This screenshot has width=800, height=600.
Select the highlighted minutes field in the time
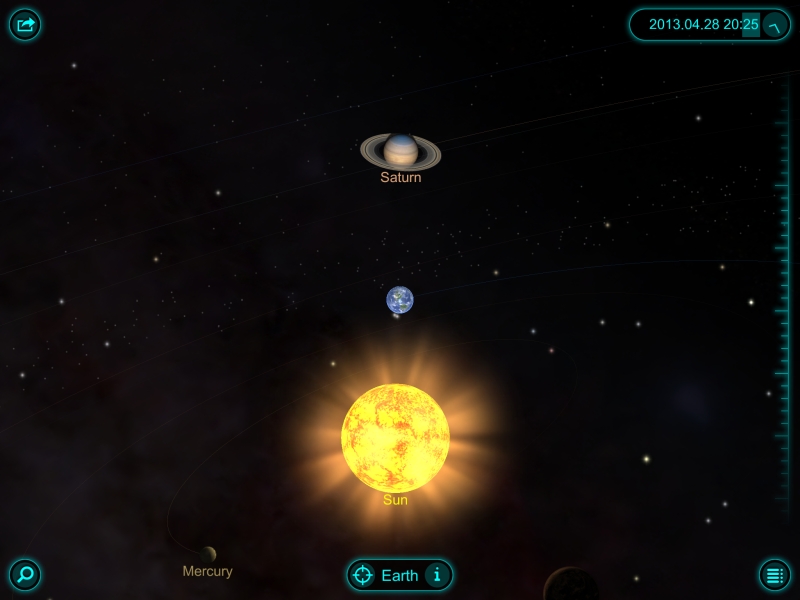coord(750,25)
